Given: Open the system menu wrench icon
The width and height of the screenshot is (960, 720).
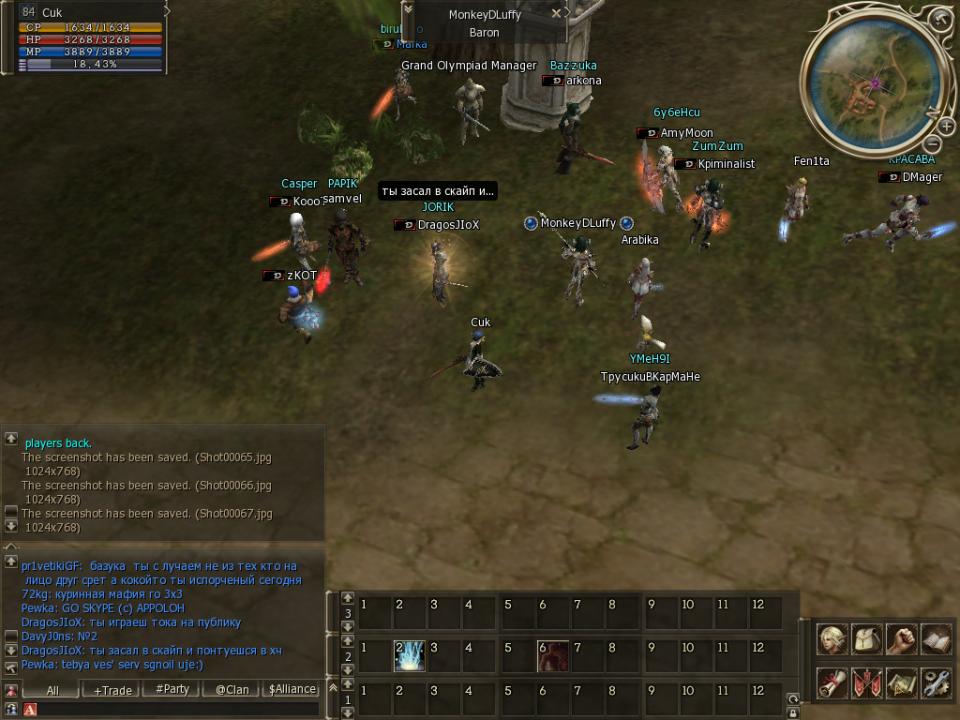Looking at the screenshot, I should [935, 682].
